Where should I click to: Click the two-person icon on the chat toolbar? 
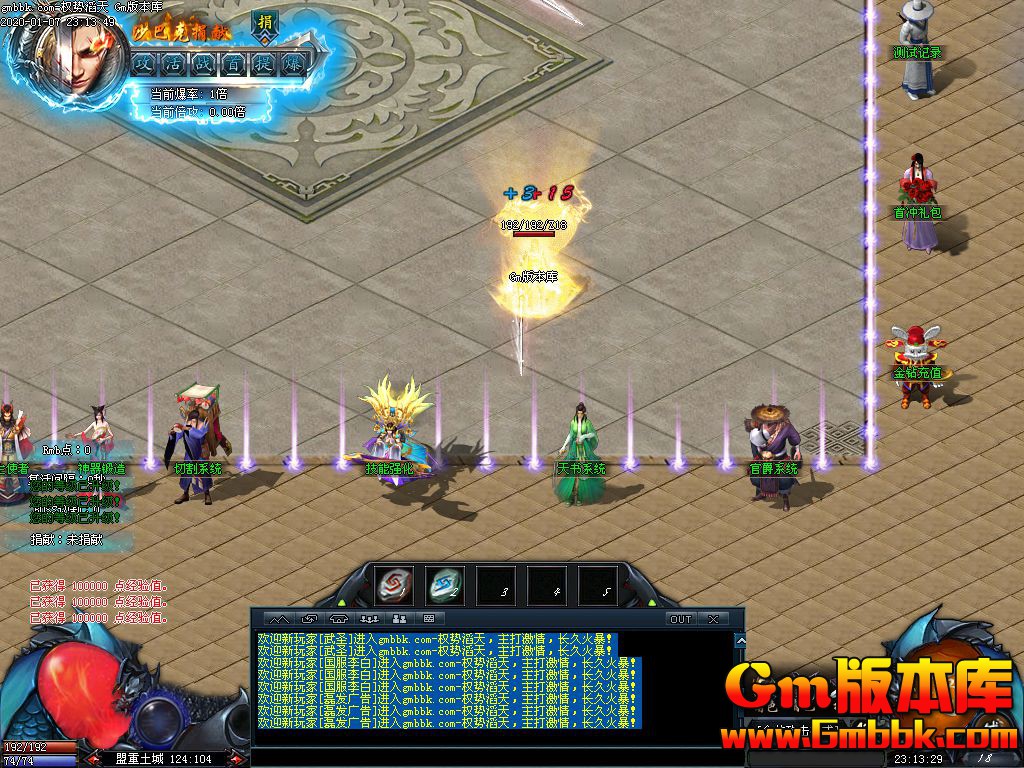[399, 619]
